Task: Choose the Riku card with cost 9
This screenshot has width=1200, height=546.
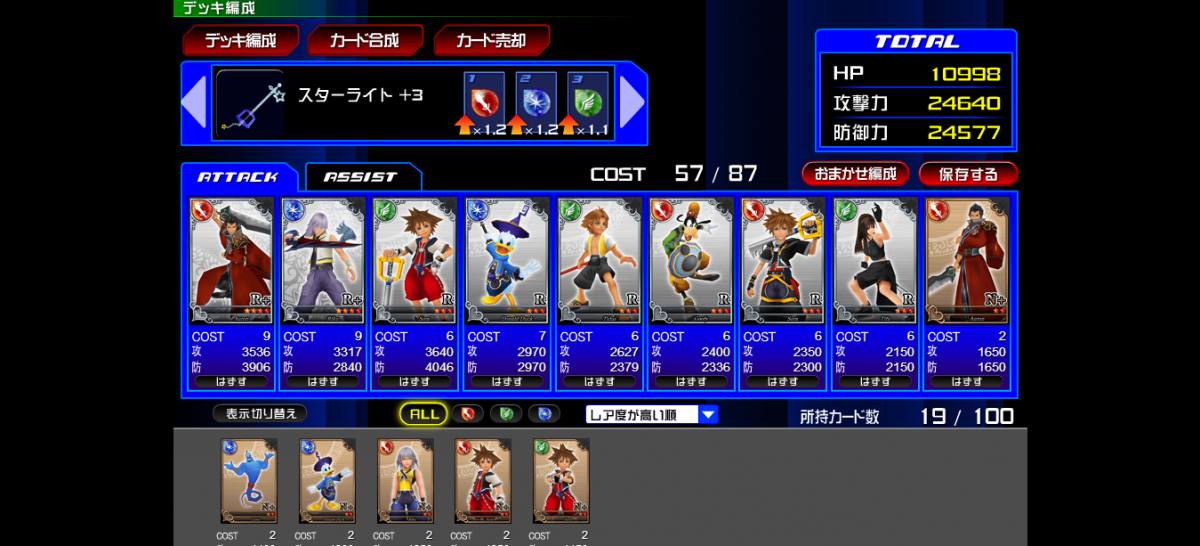Action: click(x=323, y=255)
